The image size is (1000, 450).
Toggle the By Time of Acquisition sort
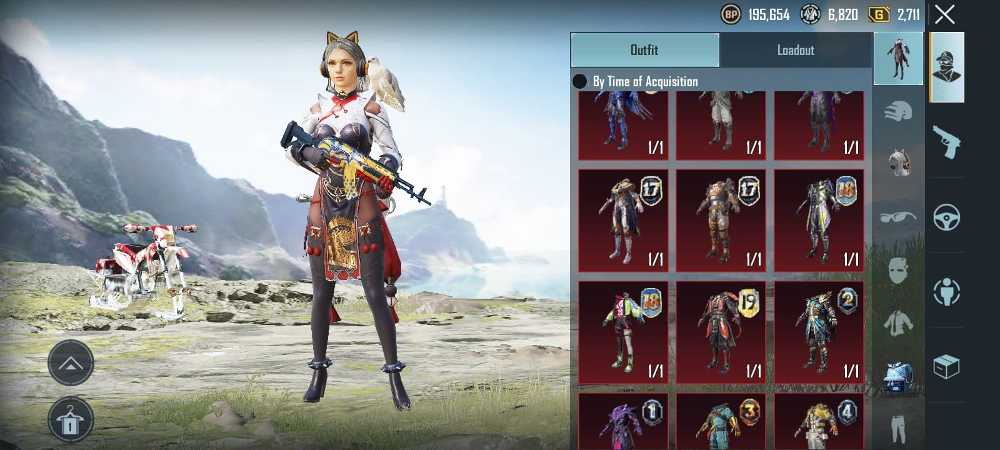[580, 81]
